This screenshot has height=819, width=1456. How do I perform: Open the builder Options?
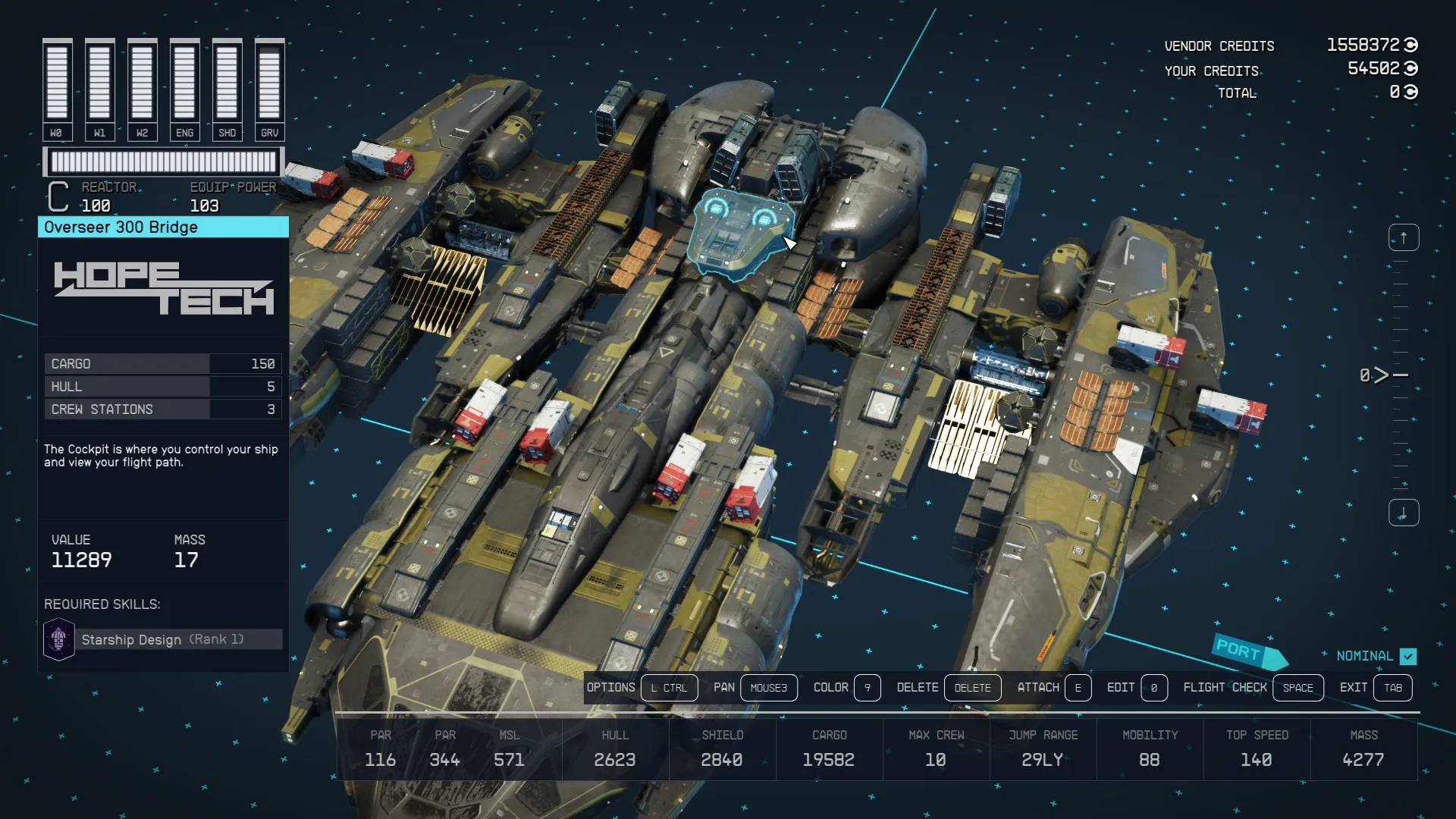(x=668, y=688)
